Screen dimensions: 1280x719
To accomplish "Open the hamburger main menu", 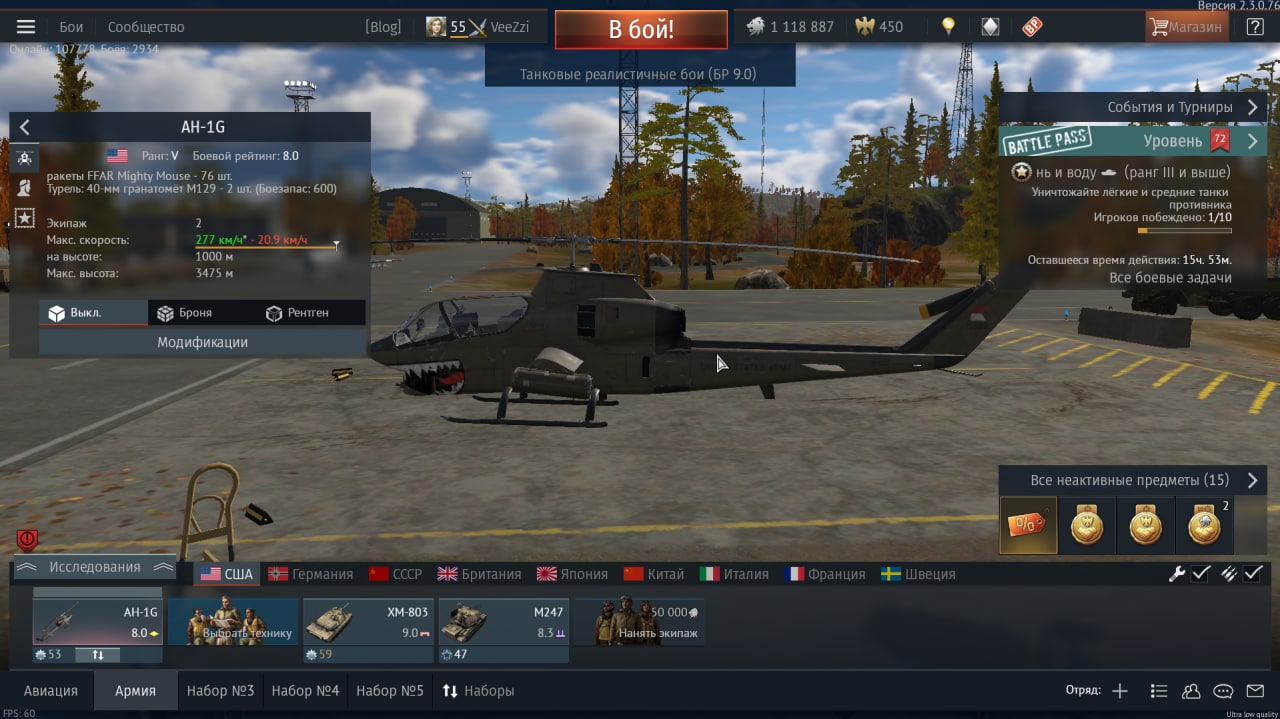I will [26, 27].
